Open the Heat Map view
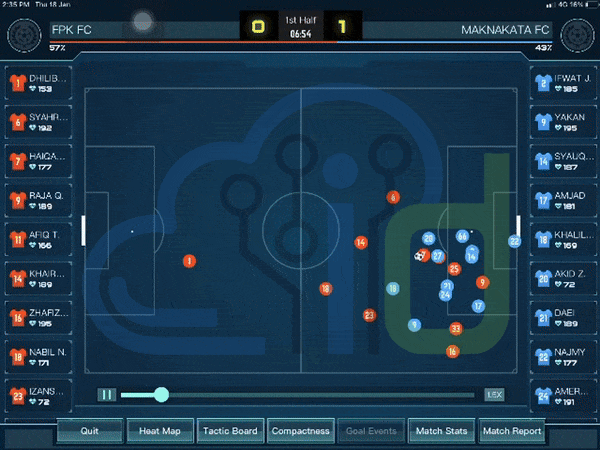The image size is (600, 450). click(x=159, y=432)
